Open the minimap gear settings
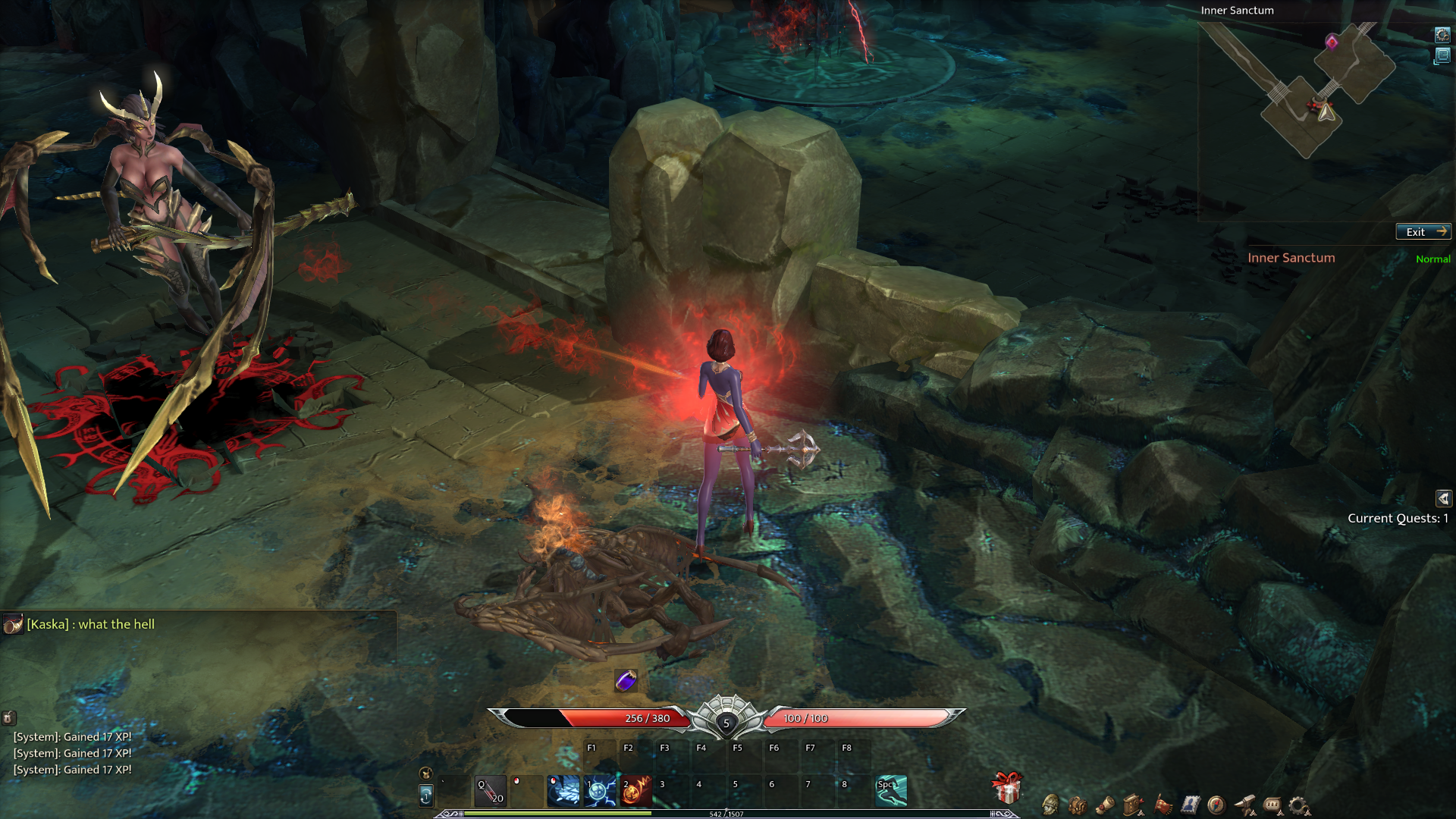The image size is (1456, 819). coord(1442,35)
